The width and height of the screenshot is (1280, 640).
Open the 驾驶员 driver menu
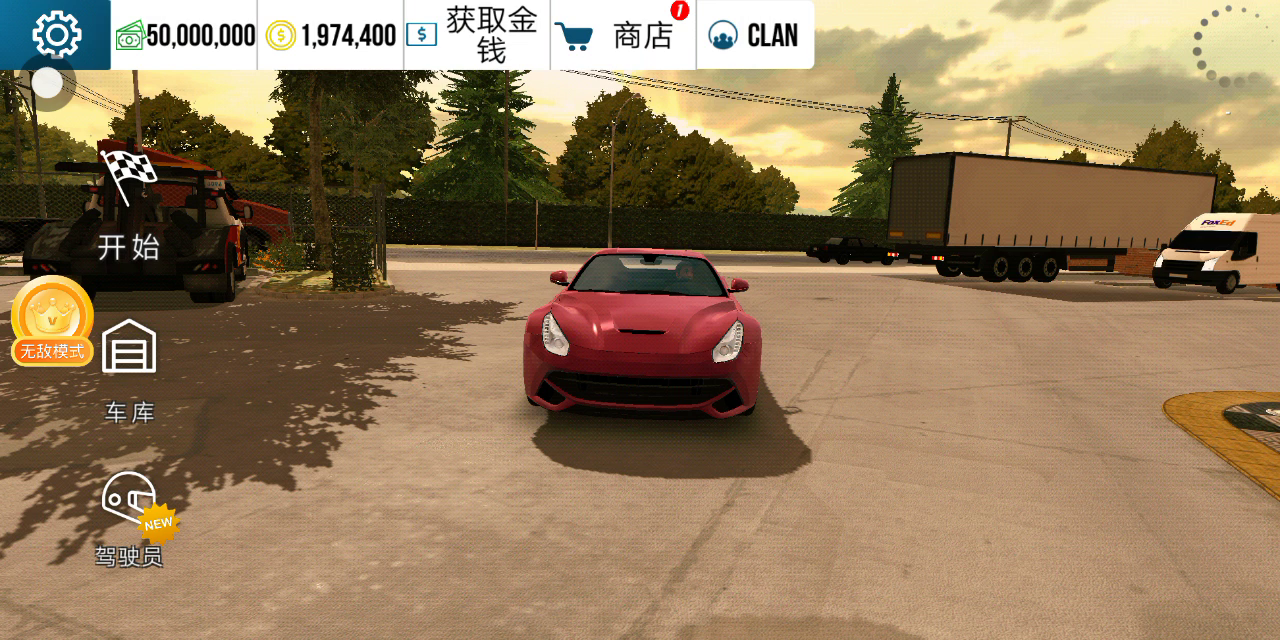130,518
